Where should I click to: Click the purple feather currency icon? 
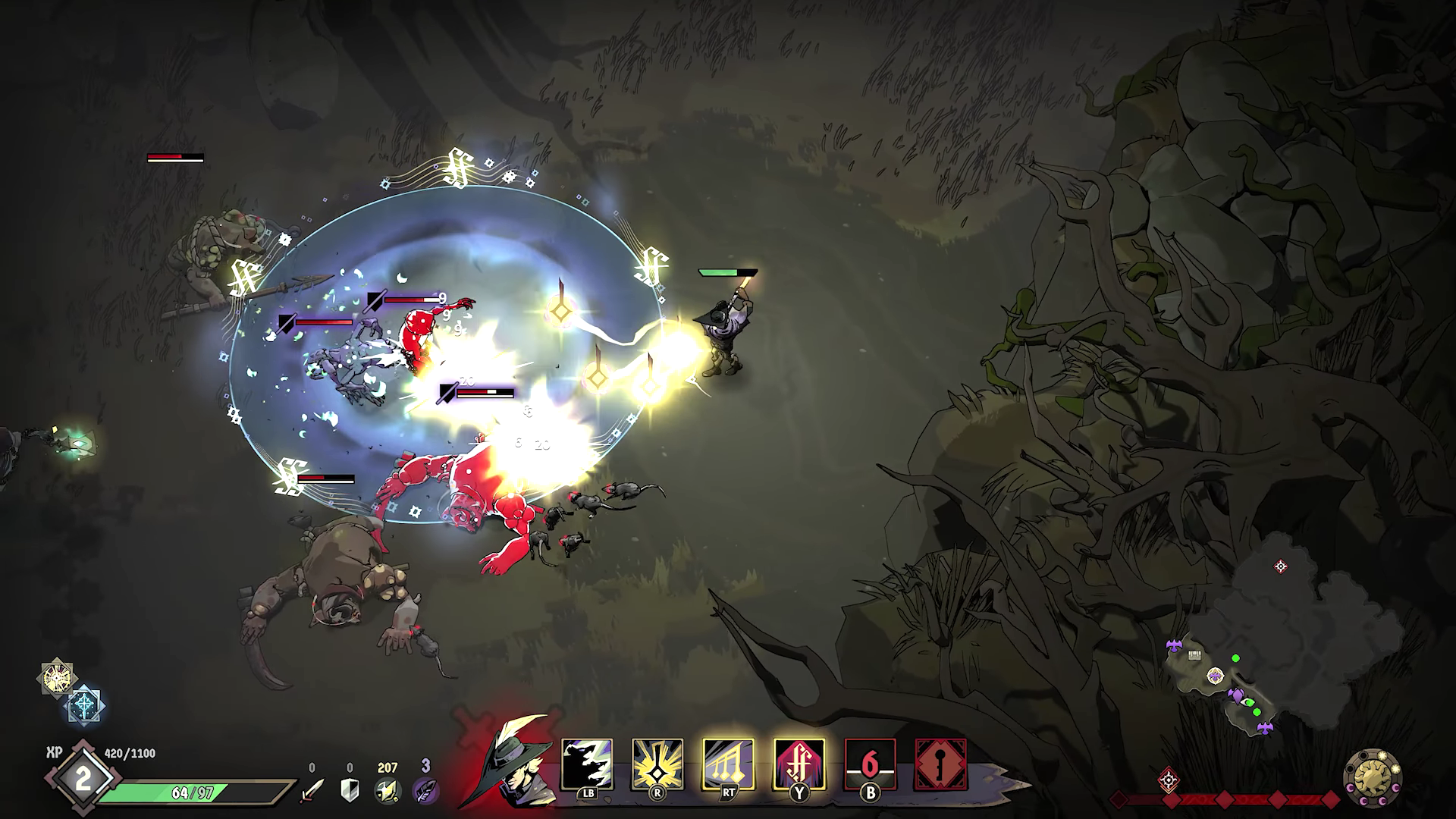[425, 789]
